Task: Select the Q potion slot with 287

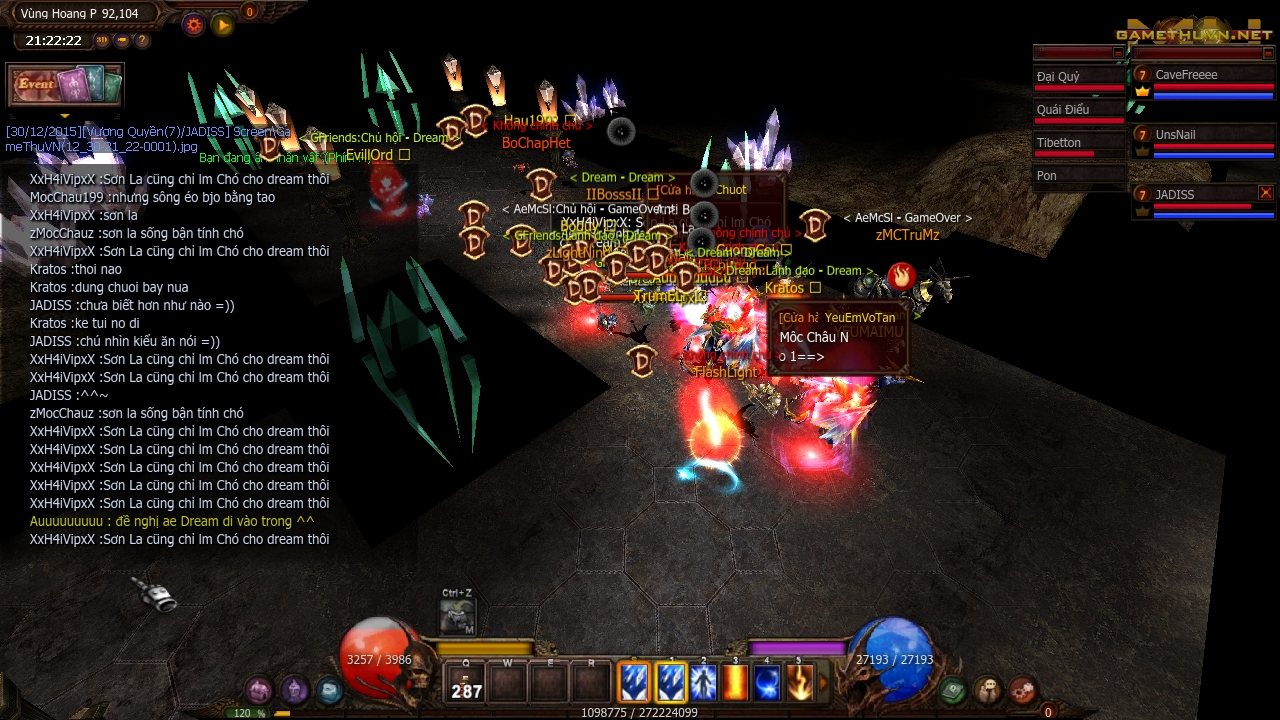Action: point(466,684)
